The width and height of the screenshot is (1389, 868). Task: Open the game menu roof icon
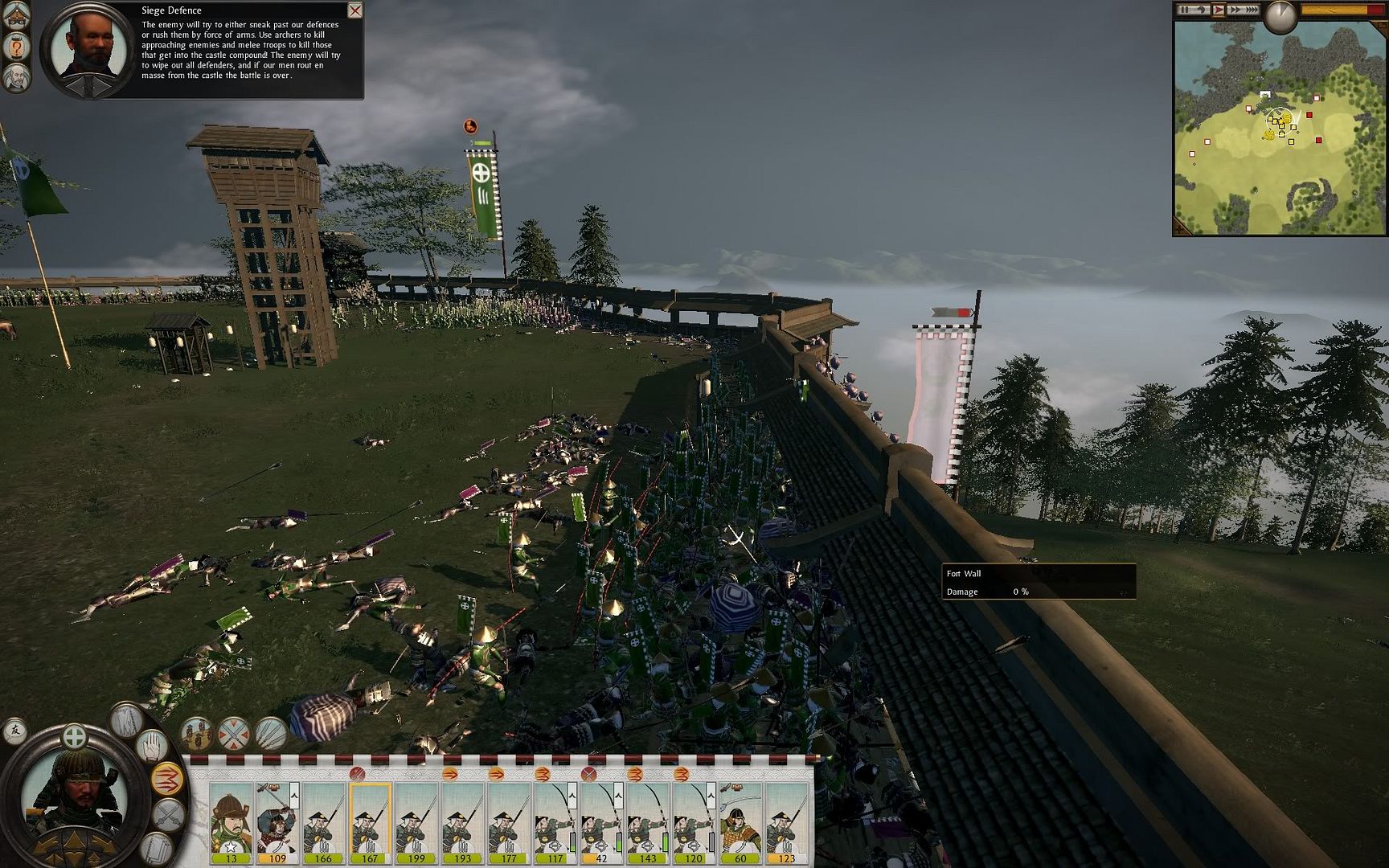(17, 18)
